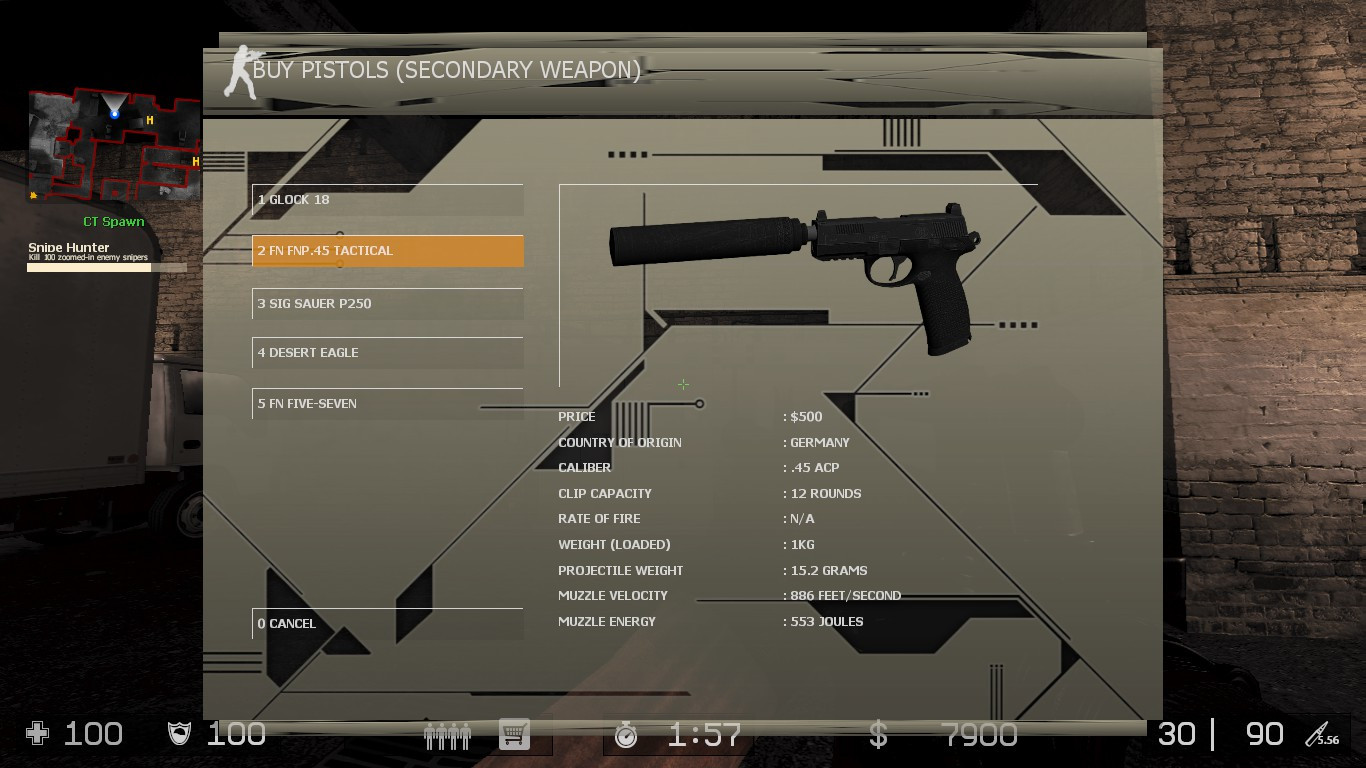Viewport: 1366px width, 768px height.
Task: Select the SIG Sauer P250
Action: (x=387, y=302)
